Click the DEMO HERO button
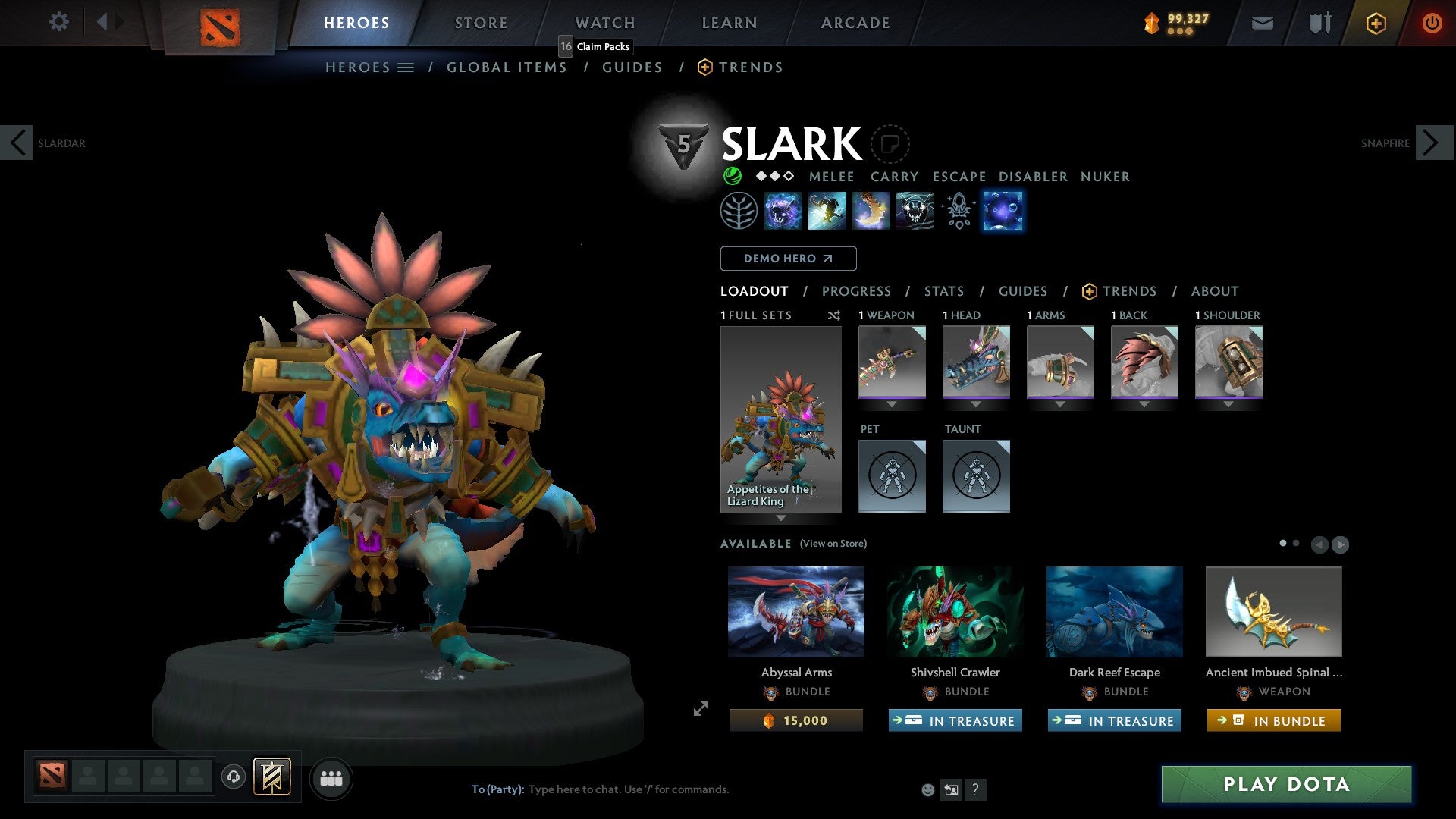 788,259
